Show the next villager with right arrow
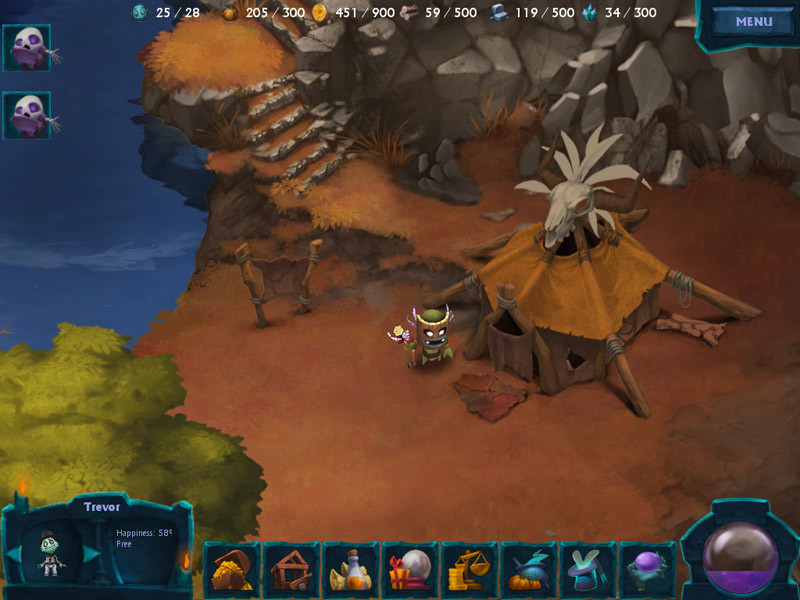This screenshot has width=800, height=600. 91,553
